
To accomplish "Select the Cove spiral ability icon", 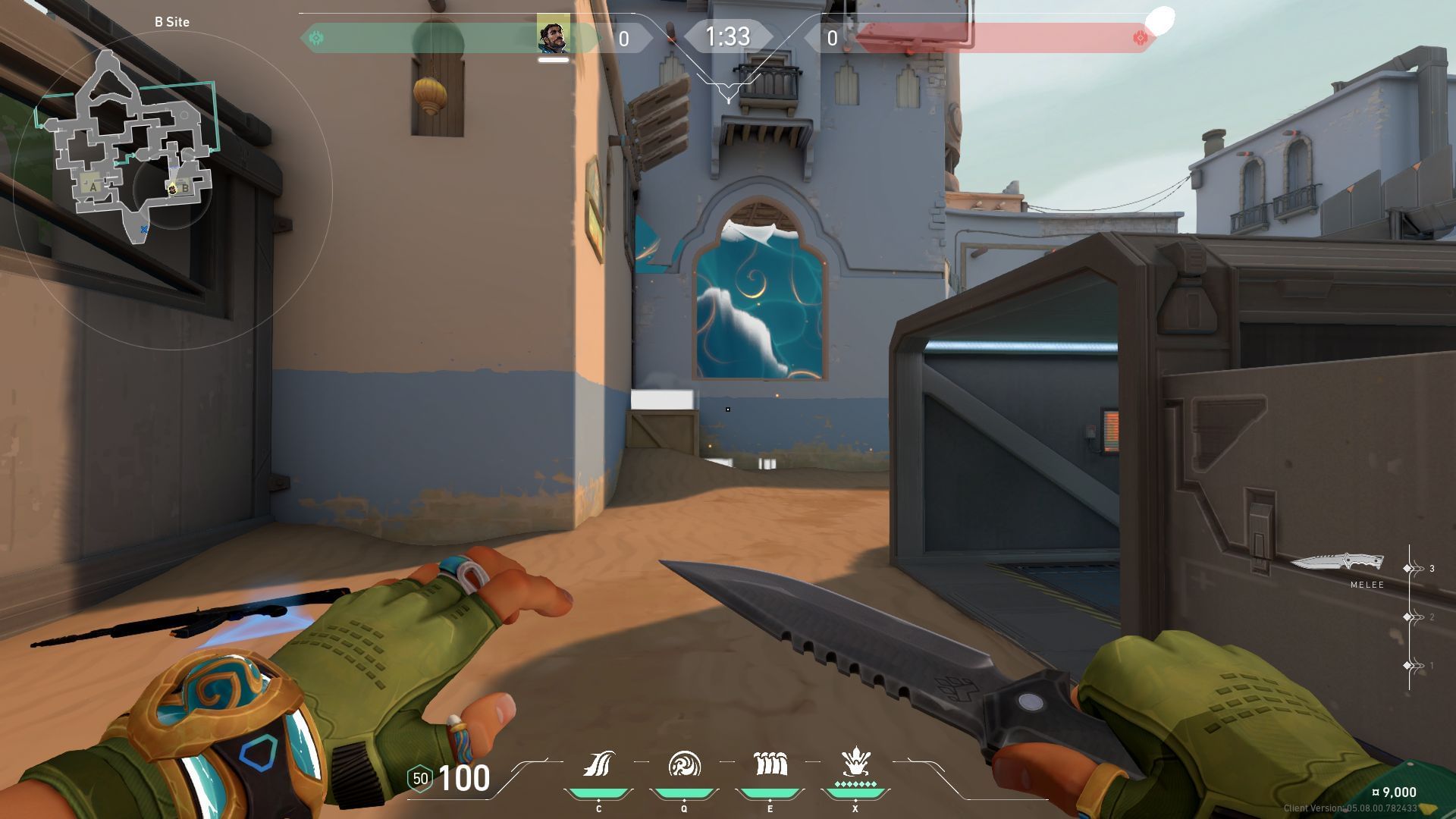I will click(684, 764).
